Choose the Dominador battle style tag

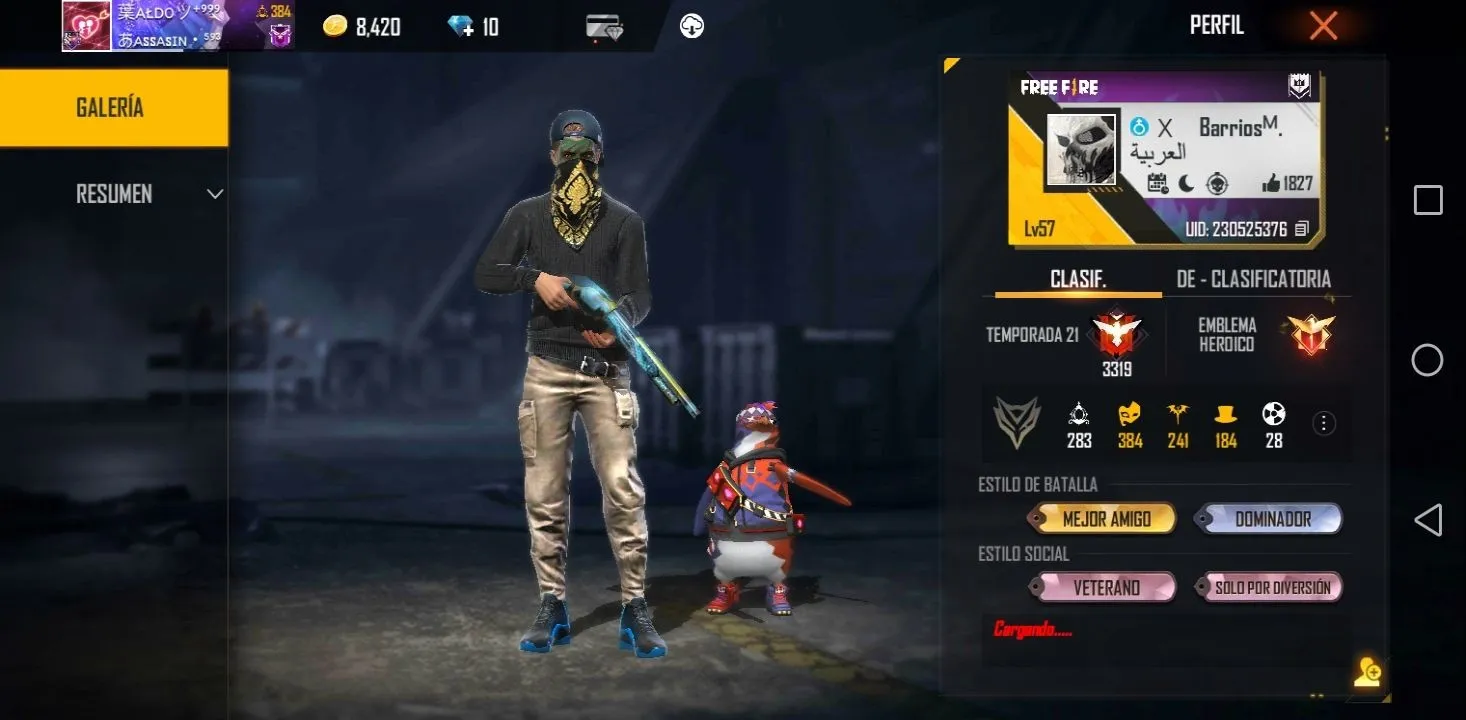(1272, 519)
